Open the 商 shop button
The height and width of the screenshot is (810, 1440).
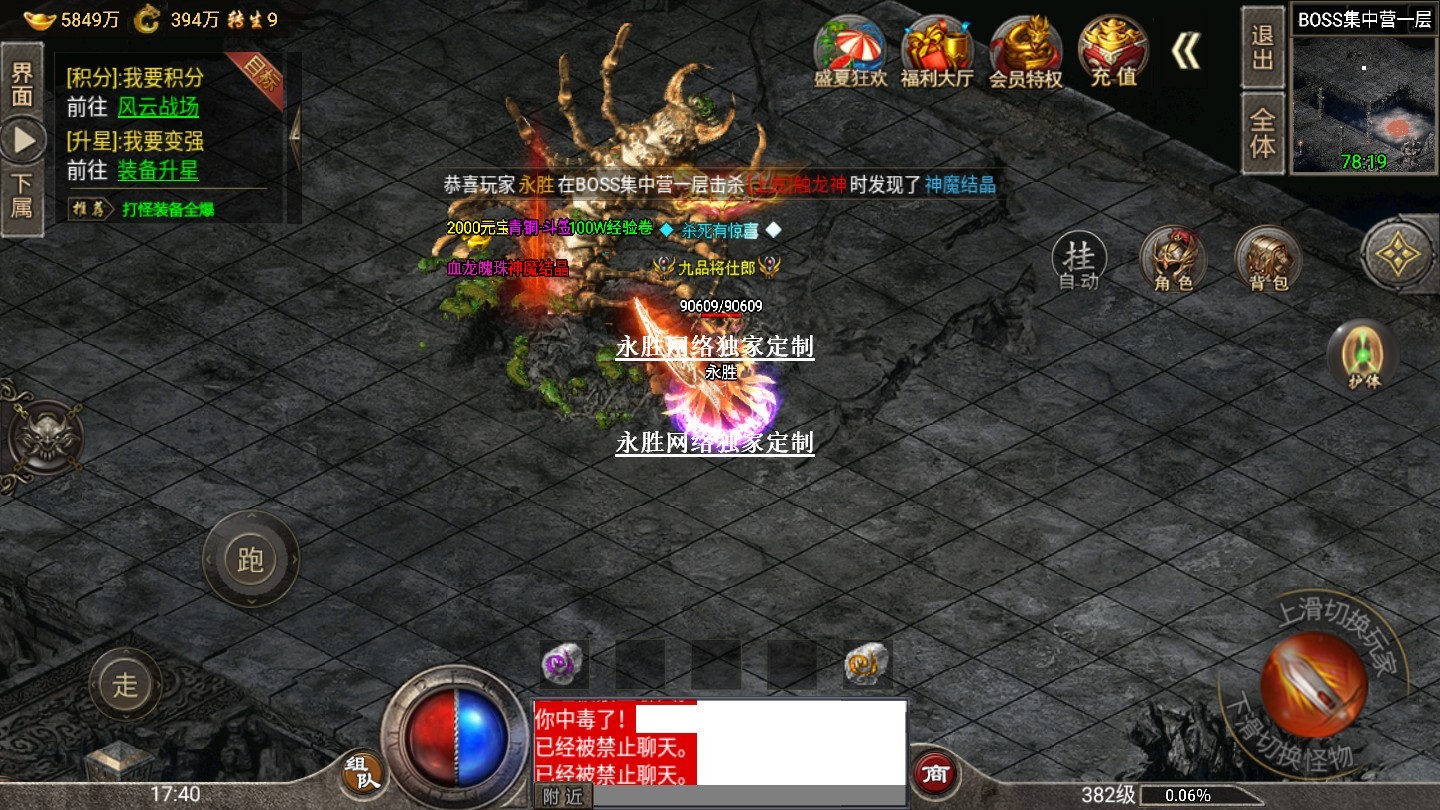click(x=936, y=773)
